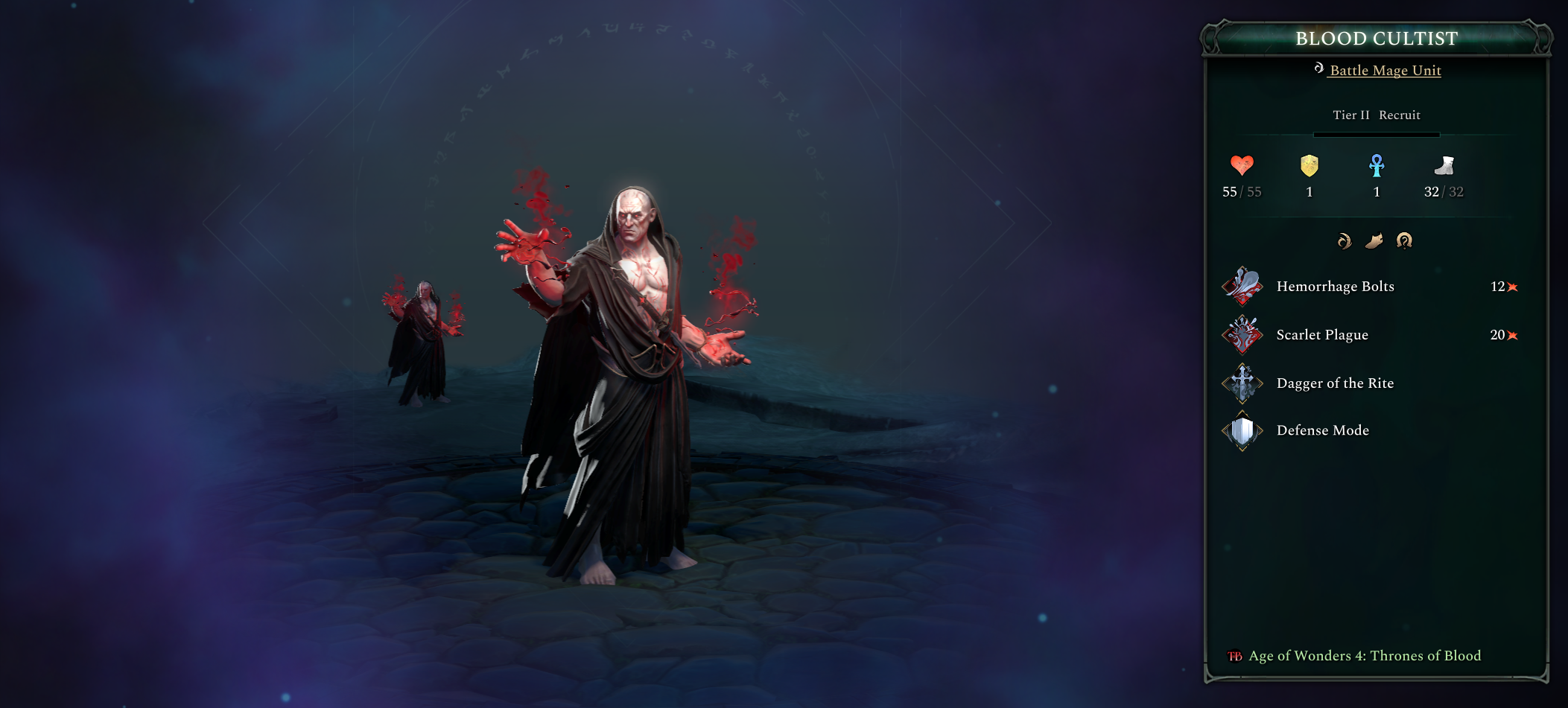Click the Blood Cultist title banner

point(1376,39)
